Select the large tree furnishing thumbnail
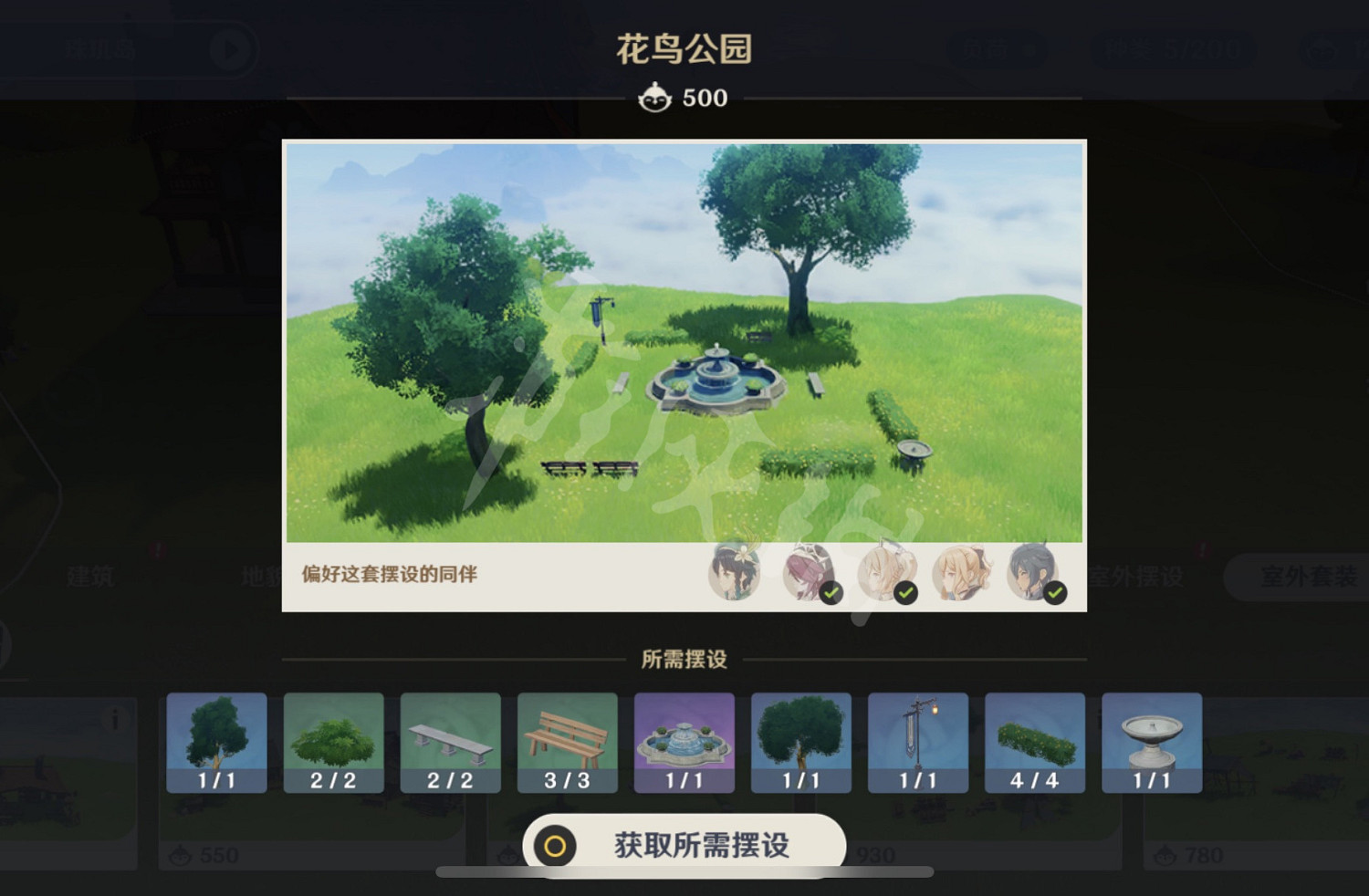This screenshot has width=1369, height=896. [215, 743]
